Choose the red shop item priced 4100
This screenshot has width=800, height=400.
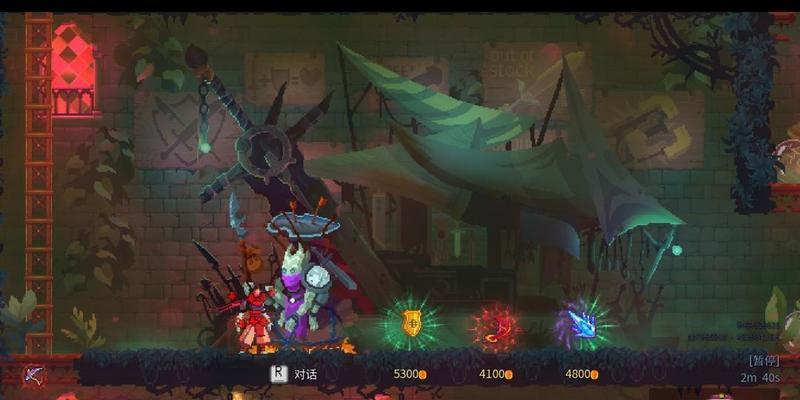coord(495,325)
